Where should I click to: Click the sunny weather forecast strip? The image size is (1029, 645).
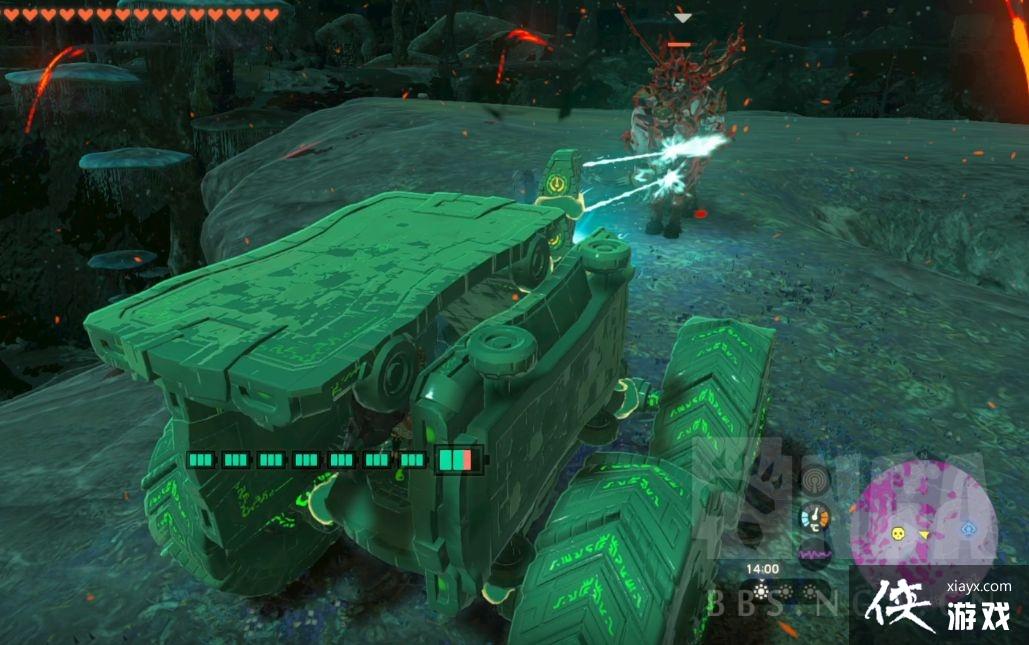(x=784, y=592)
